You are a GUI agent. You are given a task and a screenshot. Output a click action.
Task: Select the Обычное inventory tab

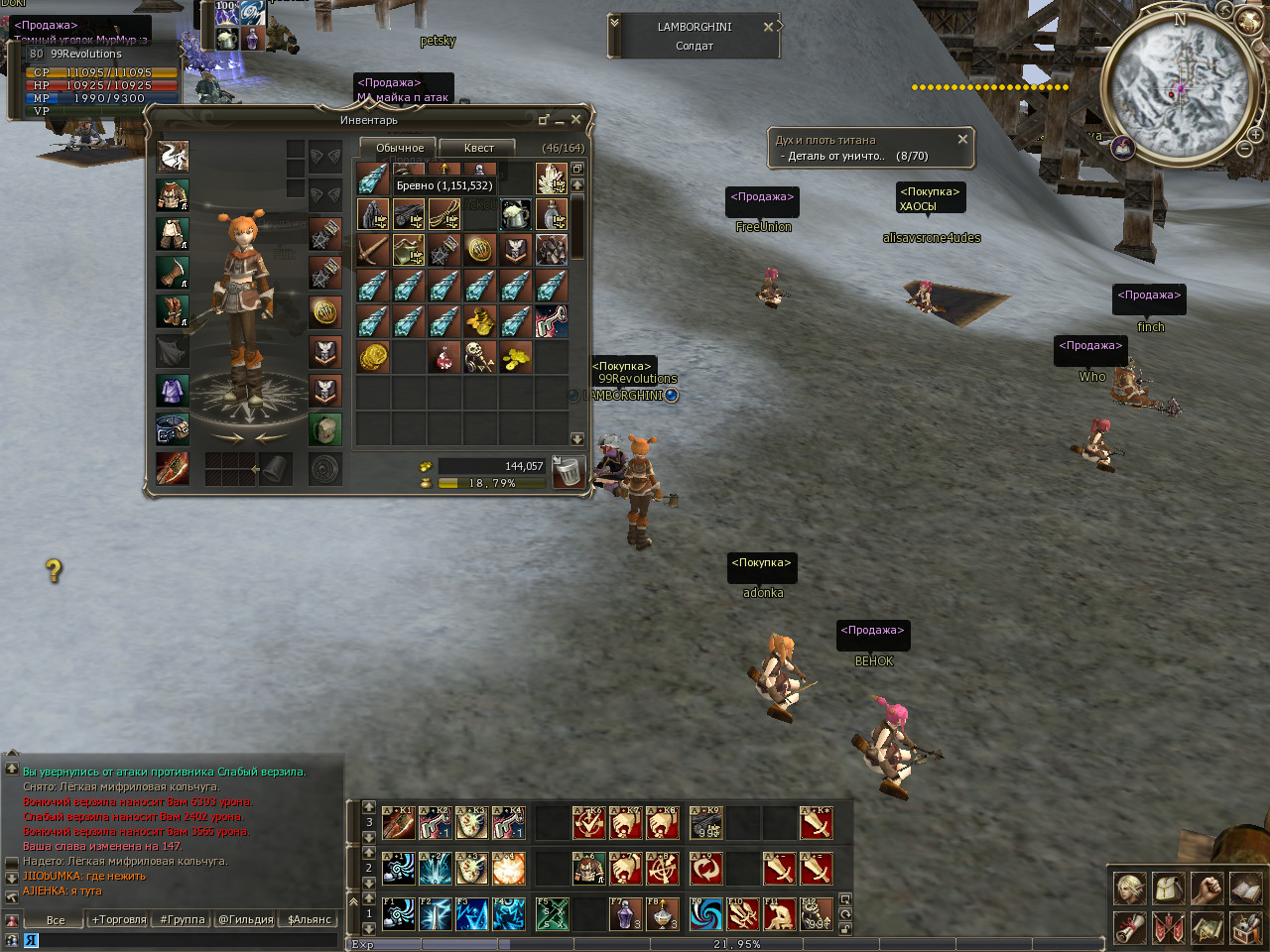coord(399,148)
